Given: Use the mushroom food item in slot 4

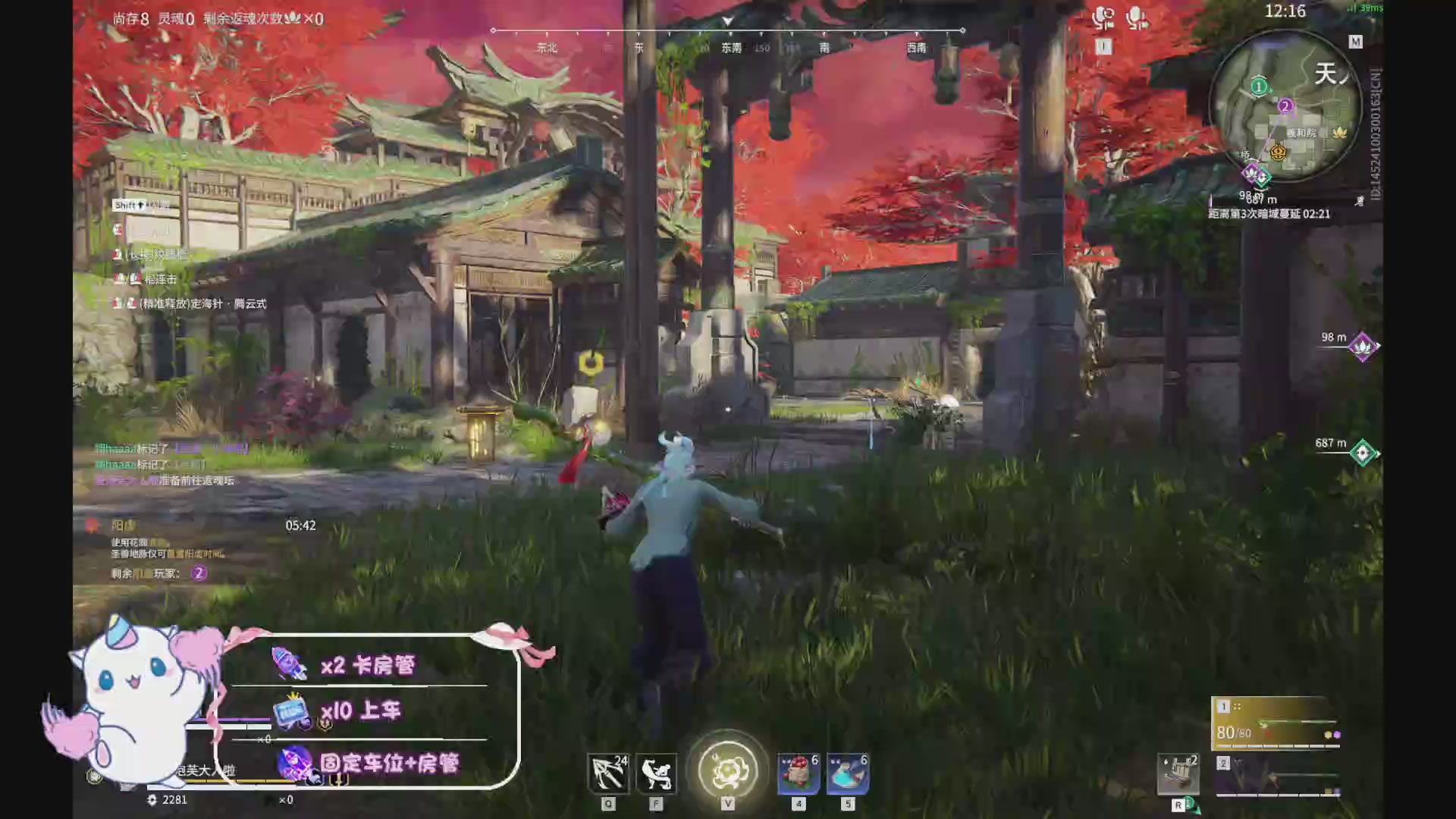Looking at the screenshot, I should tap(797, 772).
